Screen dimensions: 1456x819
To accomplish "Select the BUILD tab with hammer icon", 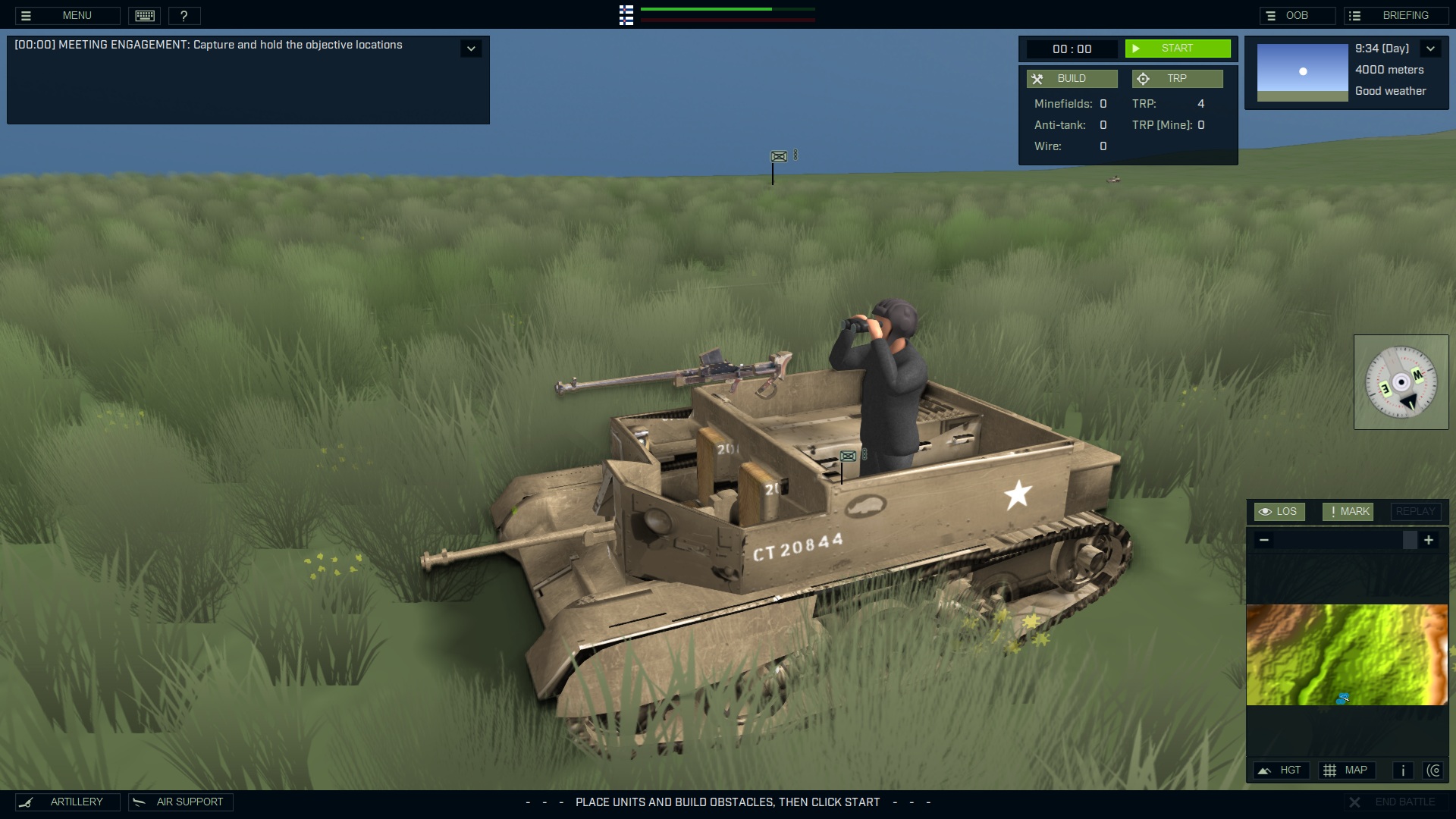I will click(x=1072, y=78).
